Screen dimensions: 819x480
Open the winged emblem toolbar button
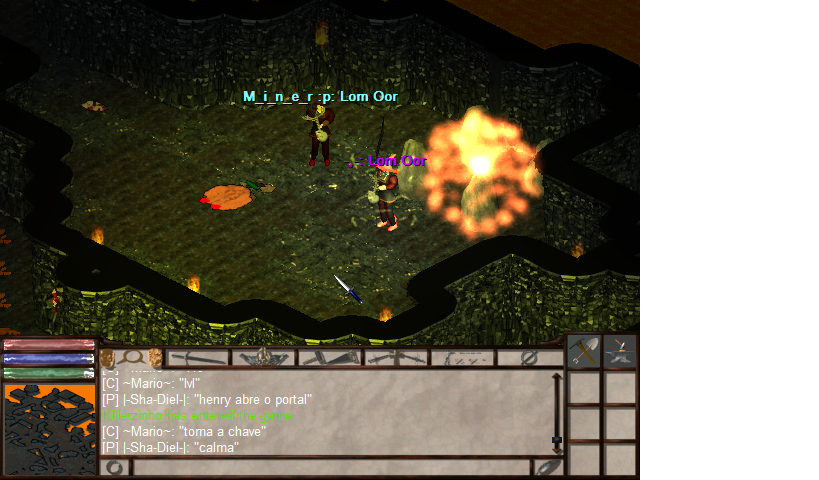coord(264,357)
